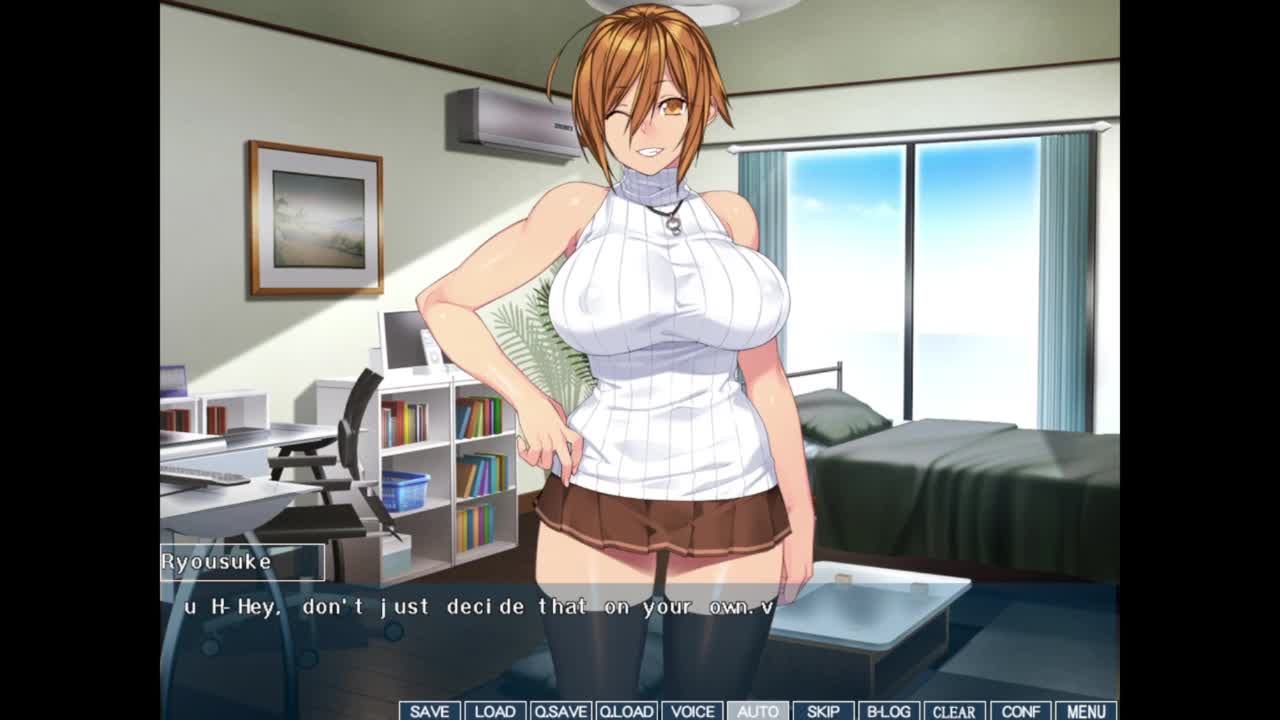The height and width of the screenshot is (720, 1280).
Task: Activate SKIP to fast-forward dialogue
Action: [x=823, y=711]
